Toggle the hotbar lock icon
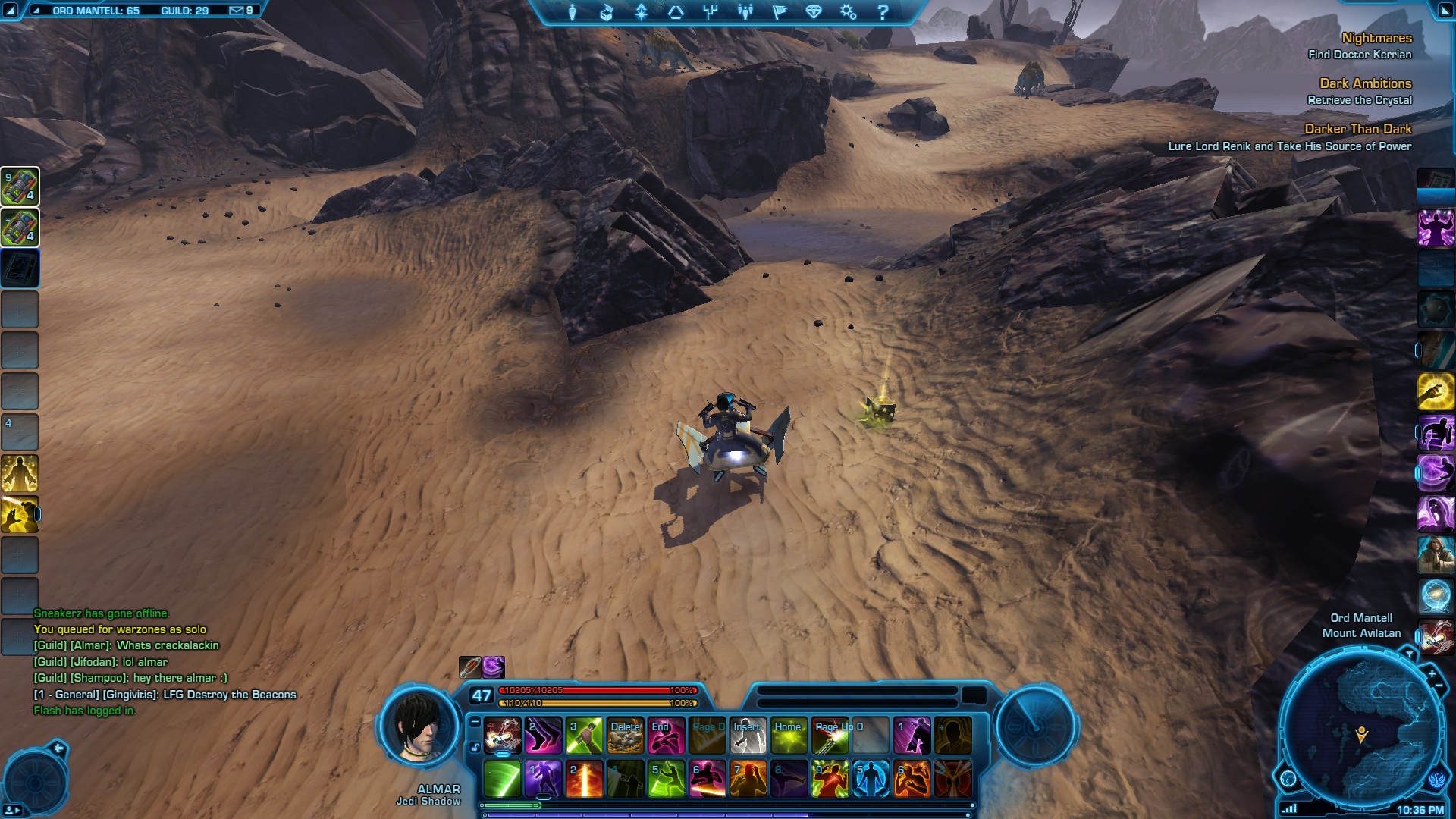 475,747
